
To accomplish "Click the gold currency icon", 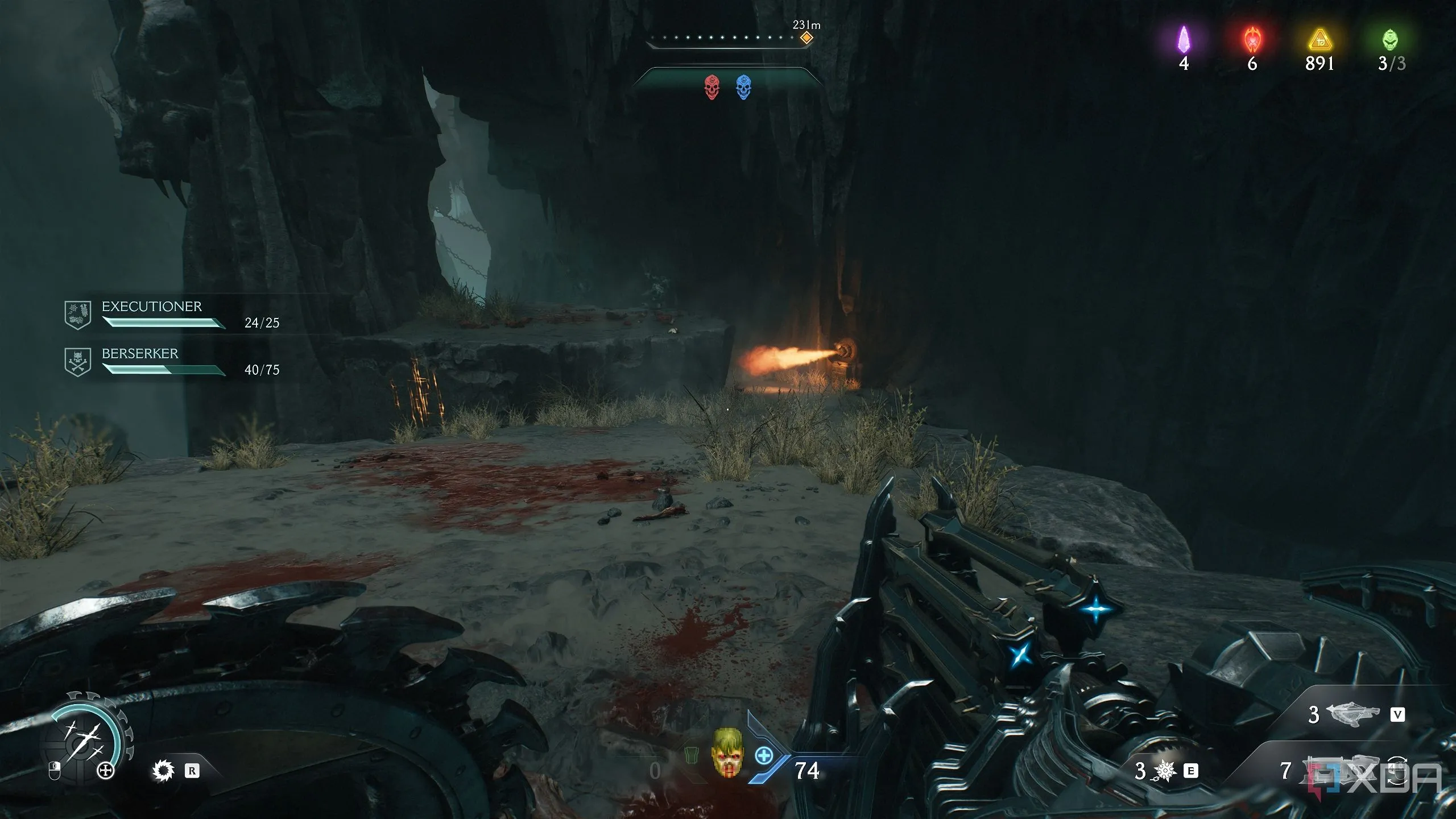I will click(x=1319, y=41).
